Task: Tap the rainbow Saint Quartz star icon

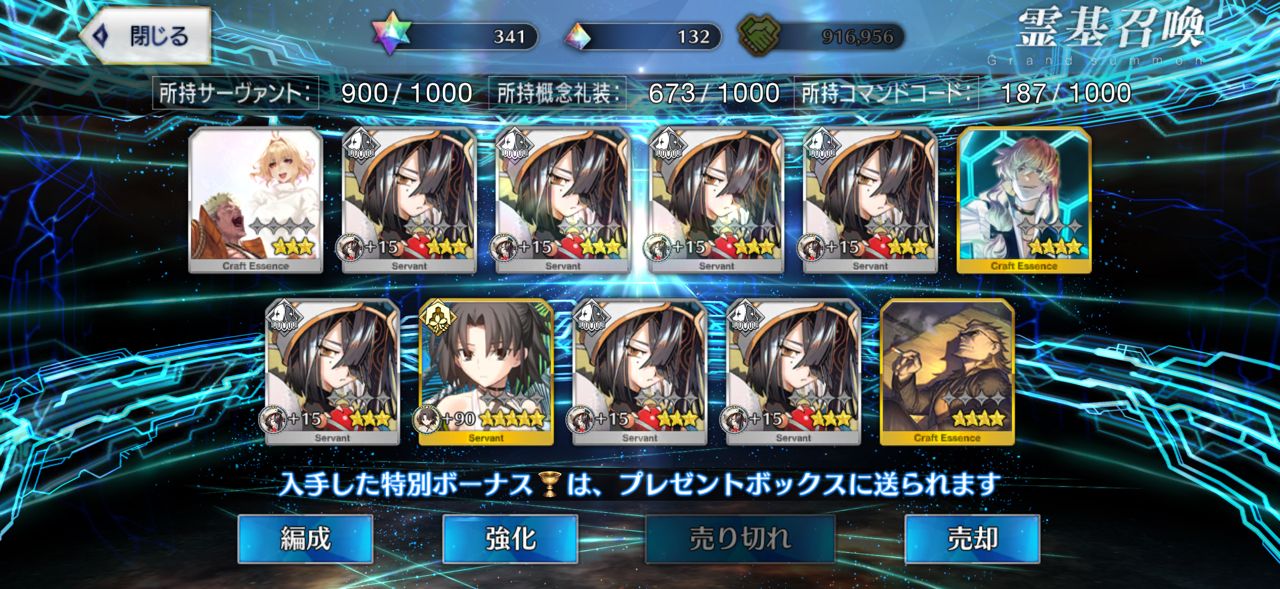Action: coord(392,37)
